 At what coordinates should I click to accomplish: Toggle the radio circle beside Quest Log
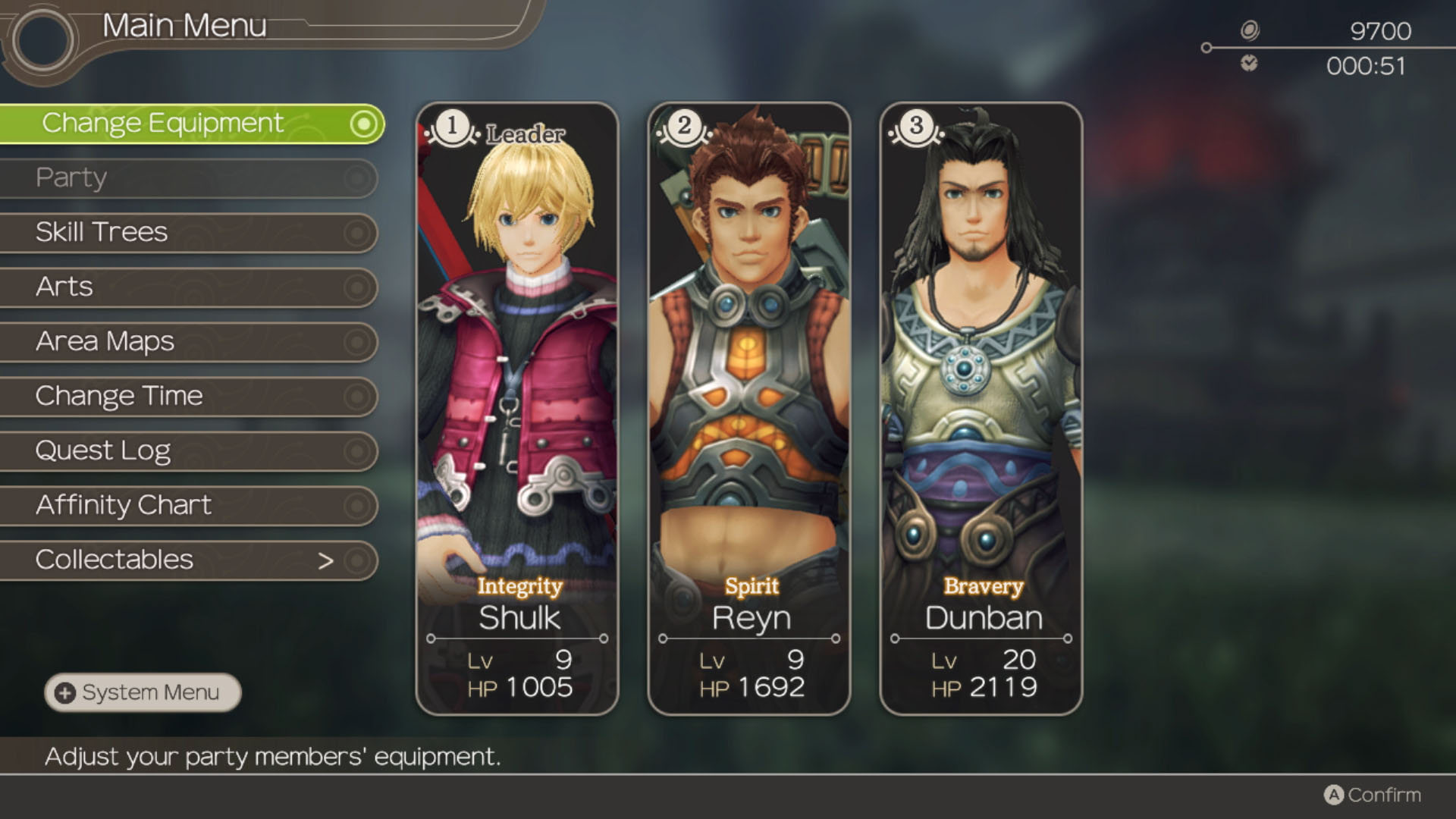click(x=356, y=450)
